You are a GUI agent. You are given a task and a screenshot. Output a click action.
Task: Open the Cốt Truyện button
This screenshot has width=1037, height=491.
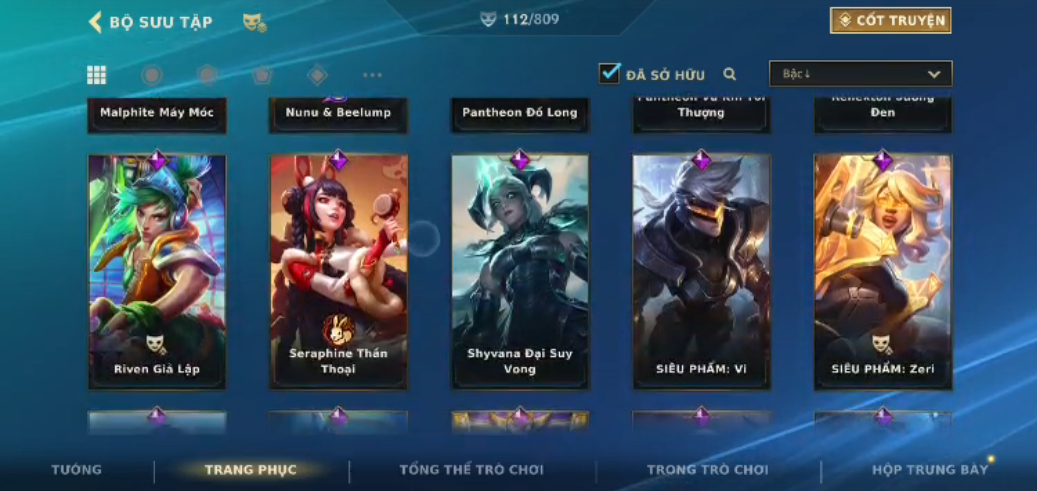point(890,21)
